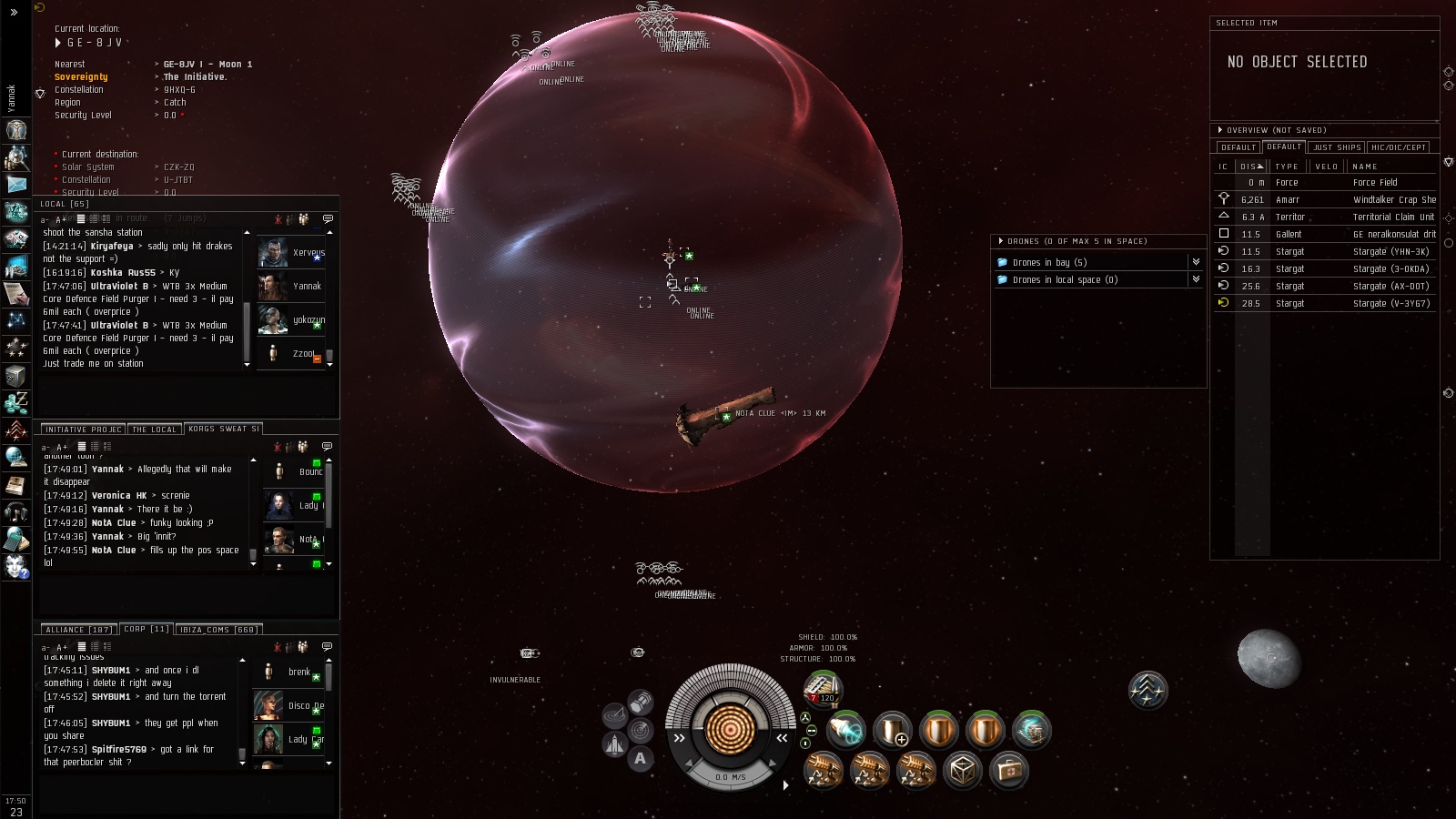Screen dimensions: 1456x819
Task: Select Stargate (YHN-3K) in the overview
Action: 1390,252
